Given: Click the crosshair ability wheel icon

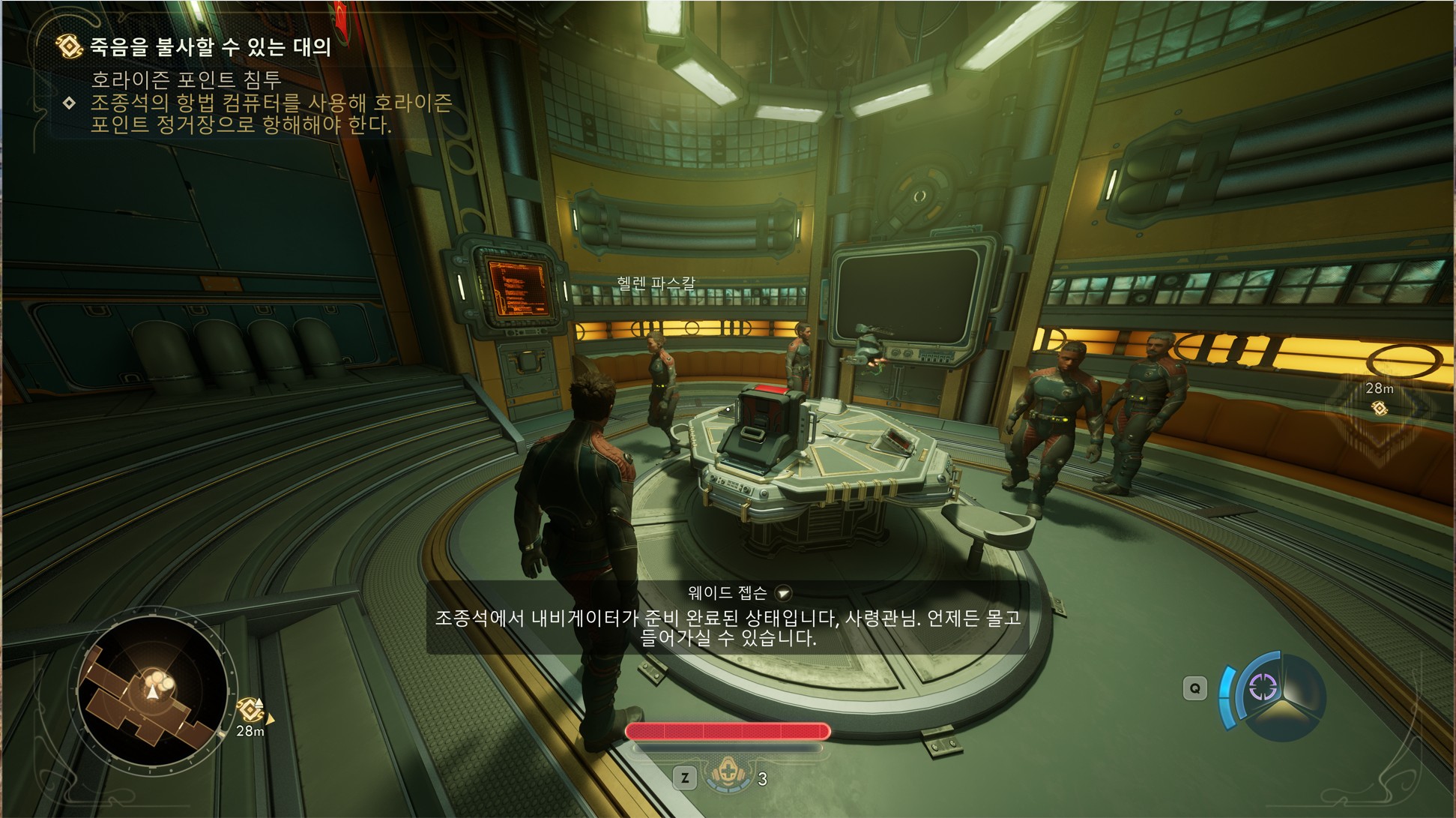Looking at the screenshot, I should coord(1262,688).
